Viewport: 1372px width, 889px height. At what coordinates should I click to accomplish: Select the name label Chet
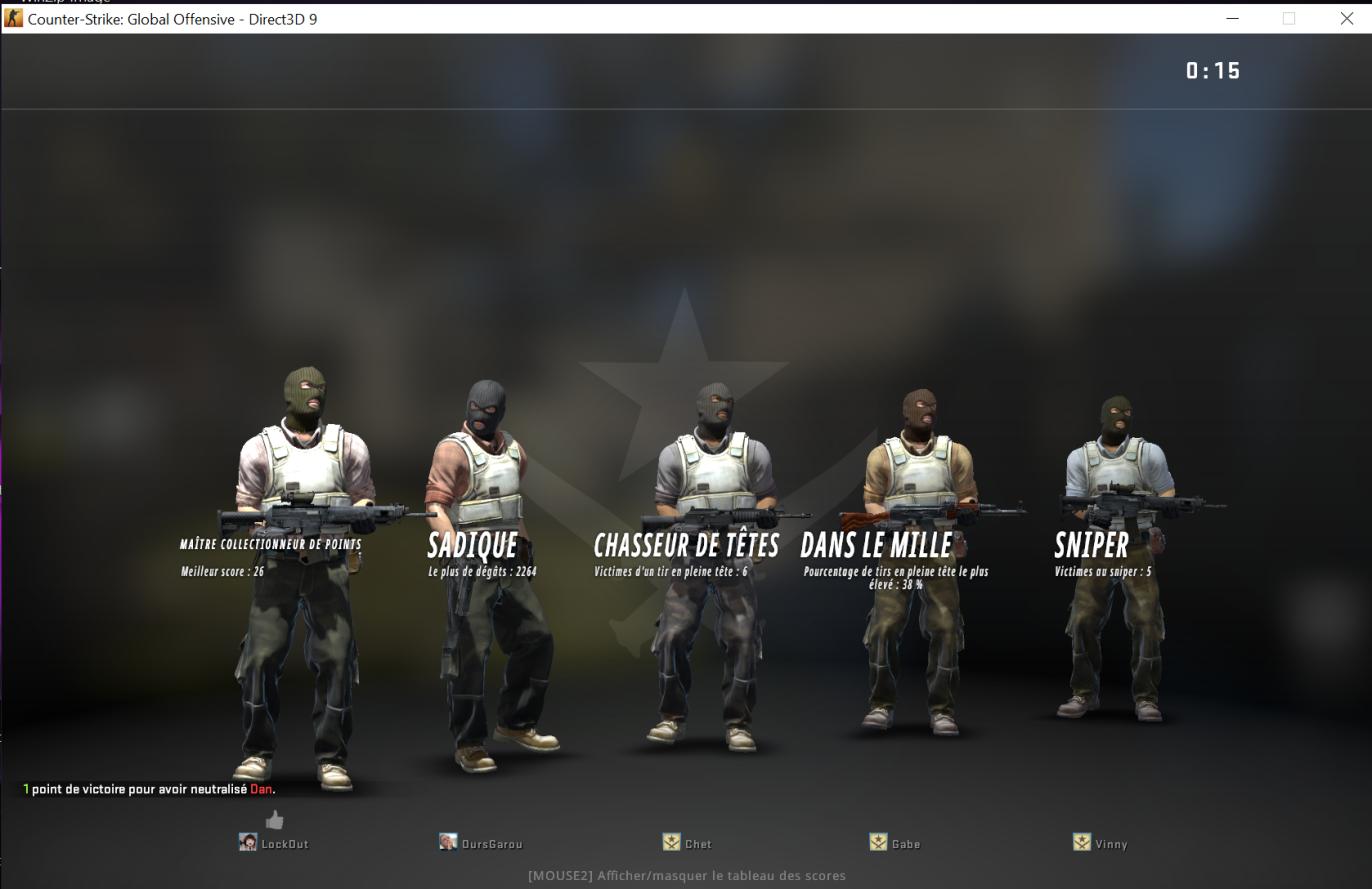(x=697, y=843)
